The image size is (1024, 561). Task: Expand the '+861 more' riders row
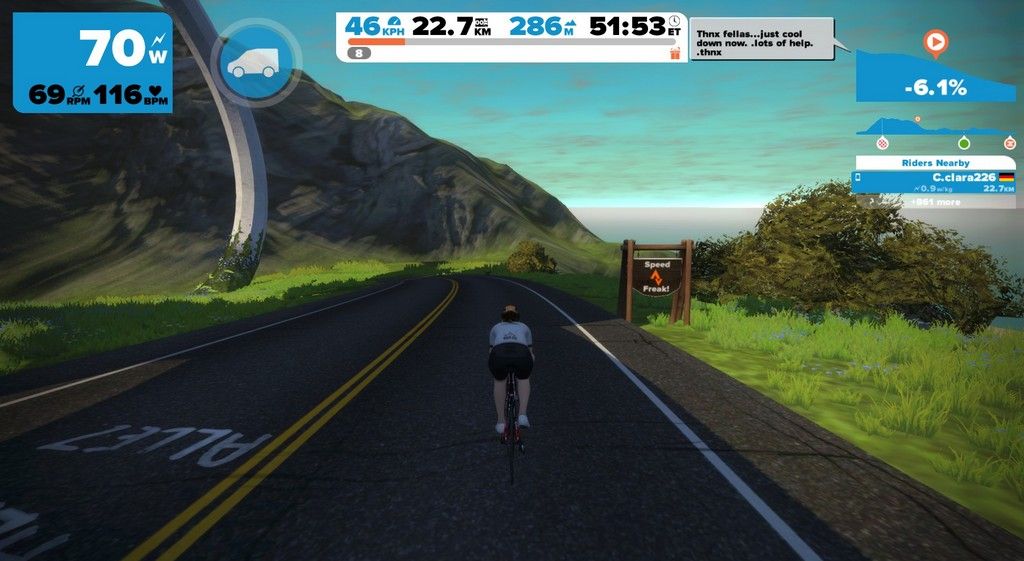tap(934, 201)
